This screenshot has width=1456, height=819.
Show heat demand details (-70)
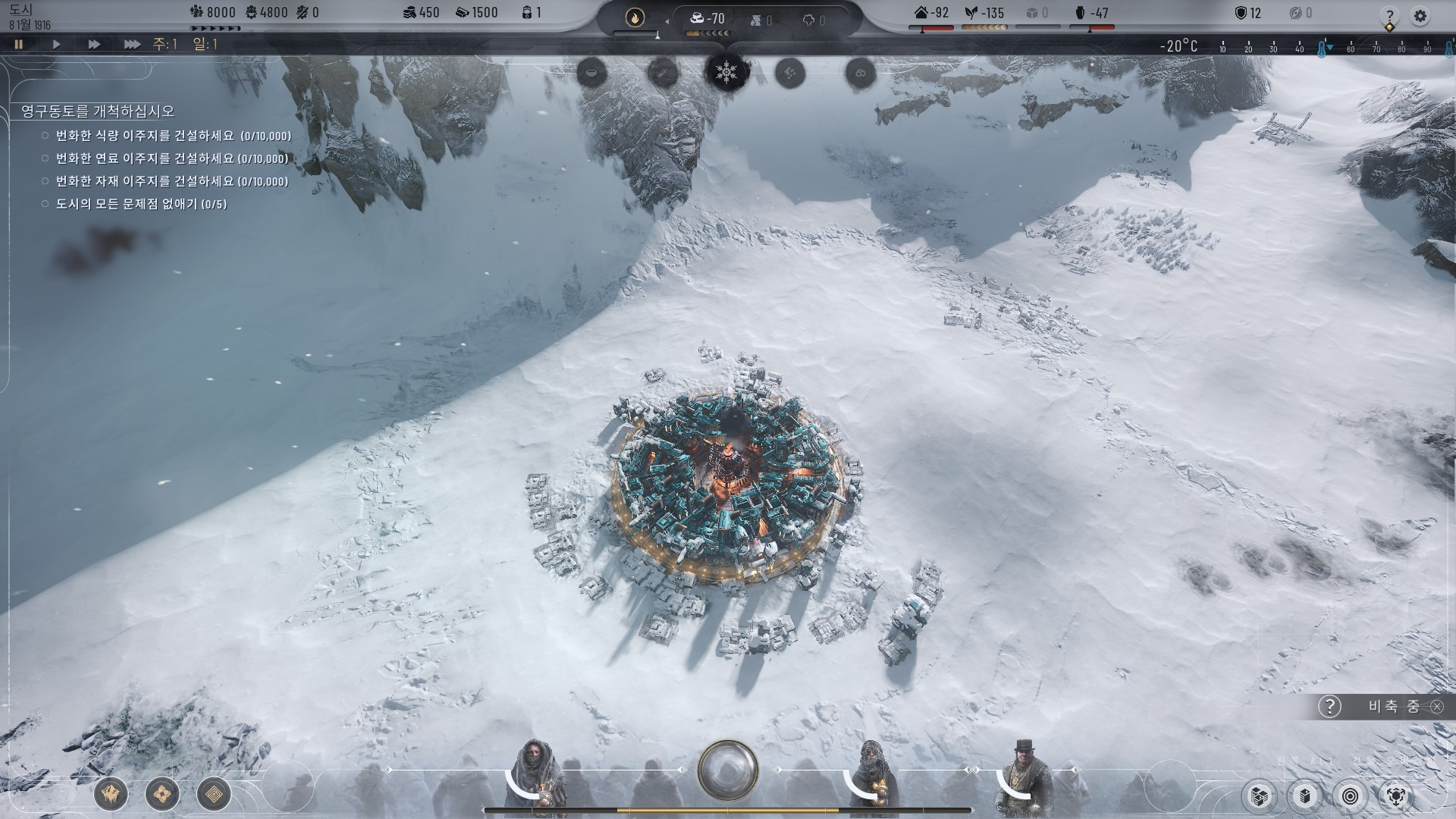coord(708,18)
